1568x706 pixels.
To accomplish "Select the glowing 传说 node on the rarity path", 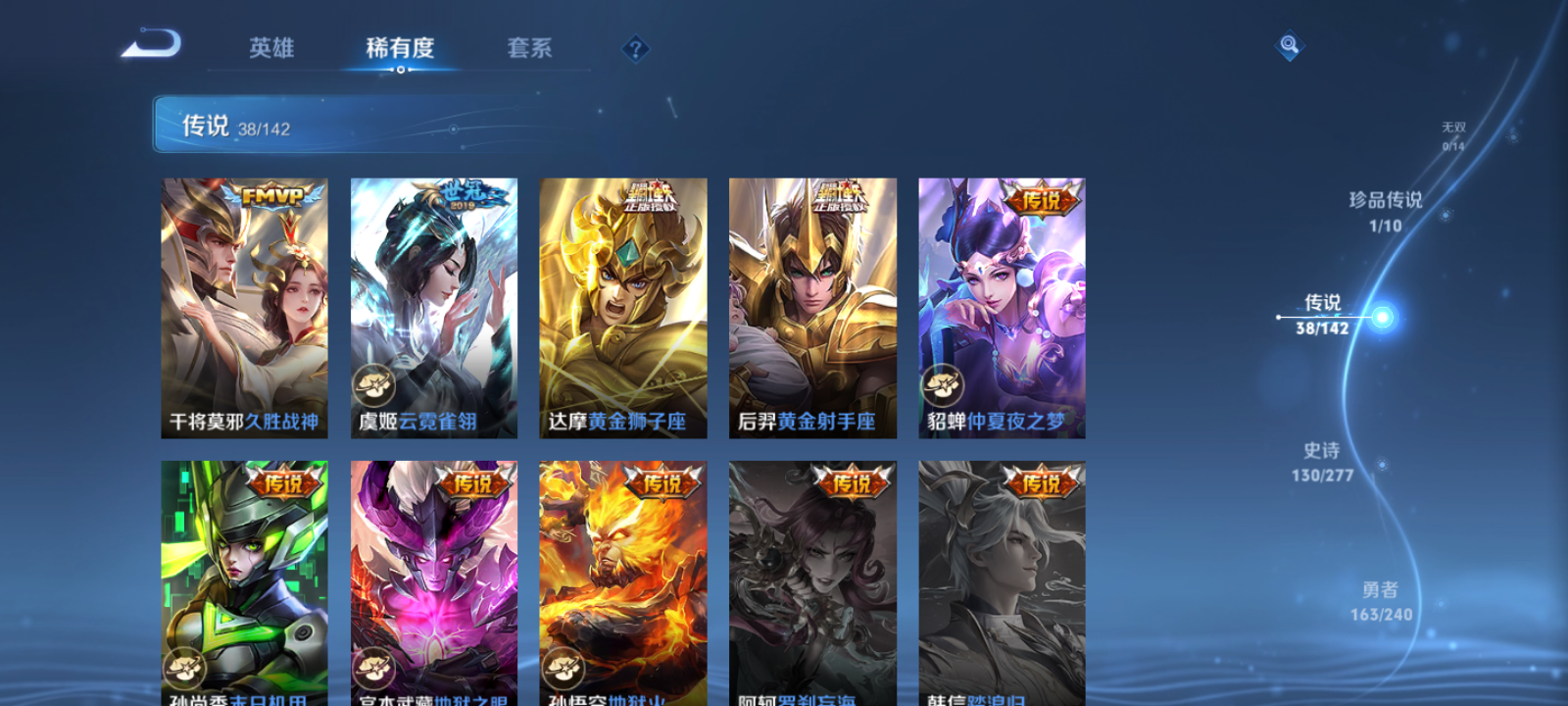I will pos(1384,316).
